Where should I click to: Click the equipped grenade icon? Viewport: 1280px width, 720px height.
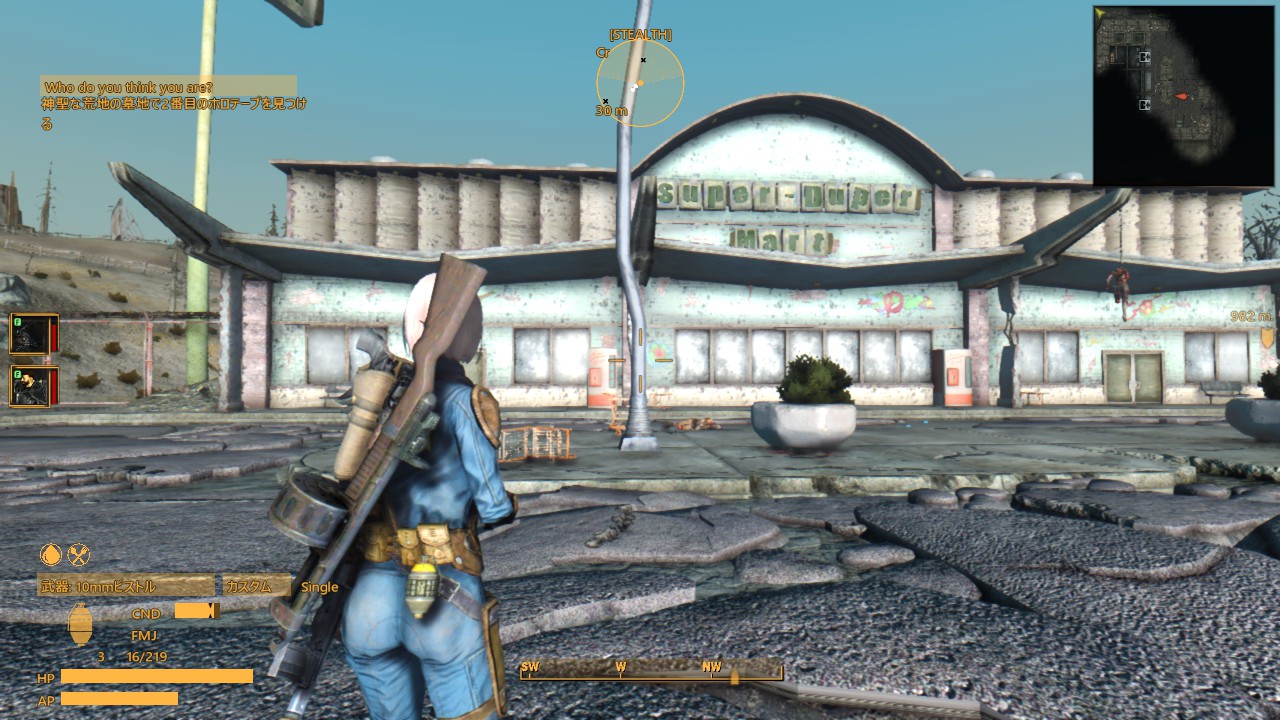coord(81,626)
